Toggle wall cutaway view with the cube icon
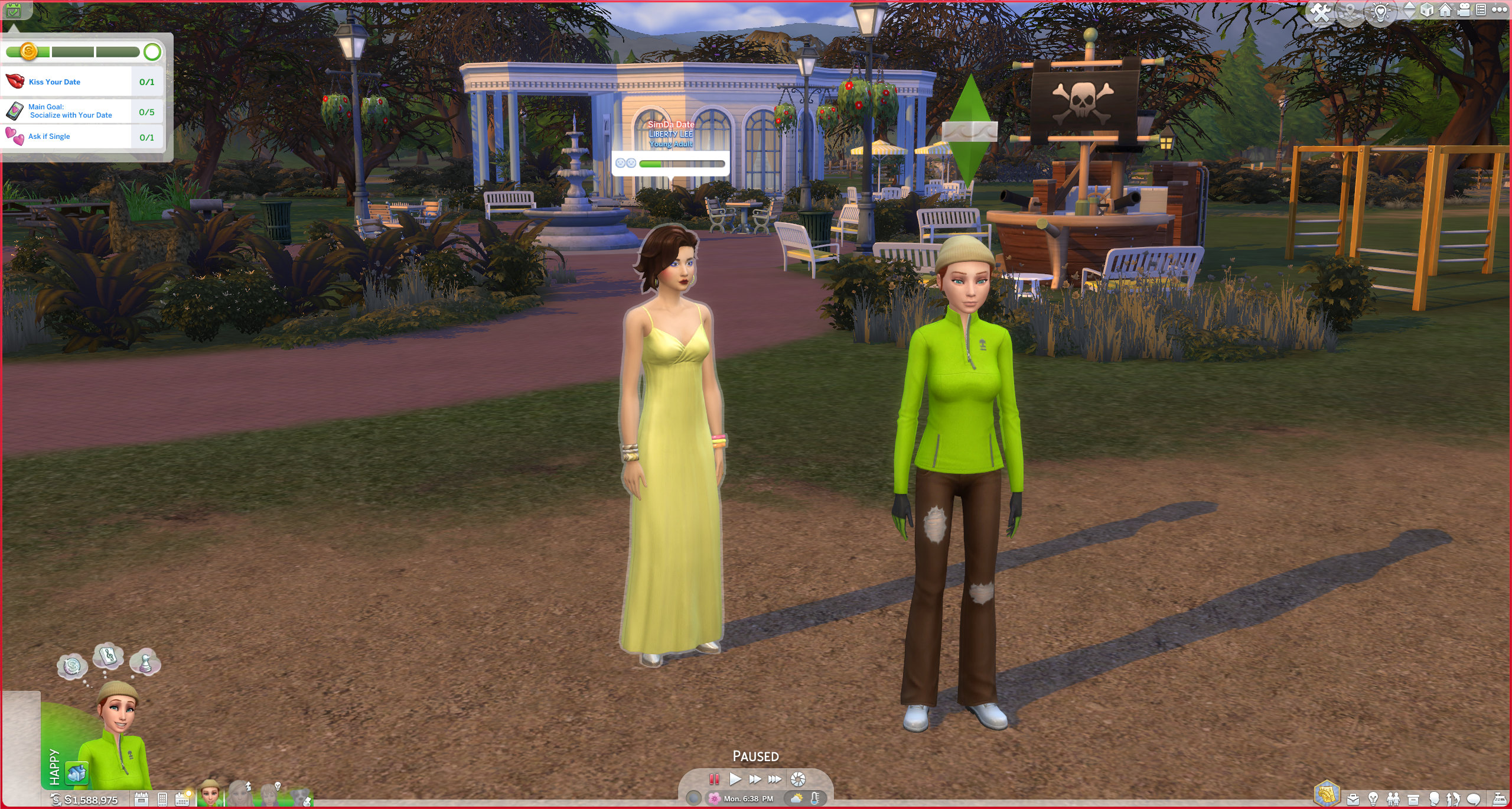This screenshot has width=1512, height=809. [x=1426, y=10]
